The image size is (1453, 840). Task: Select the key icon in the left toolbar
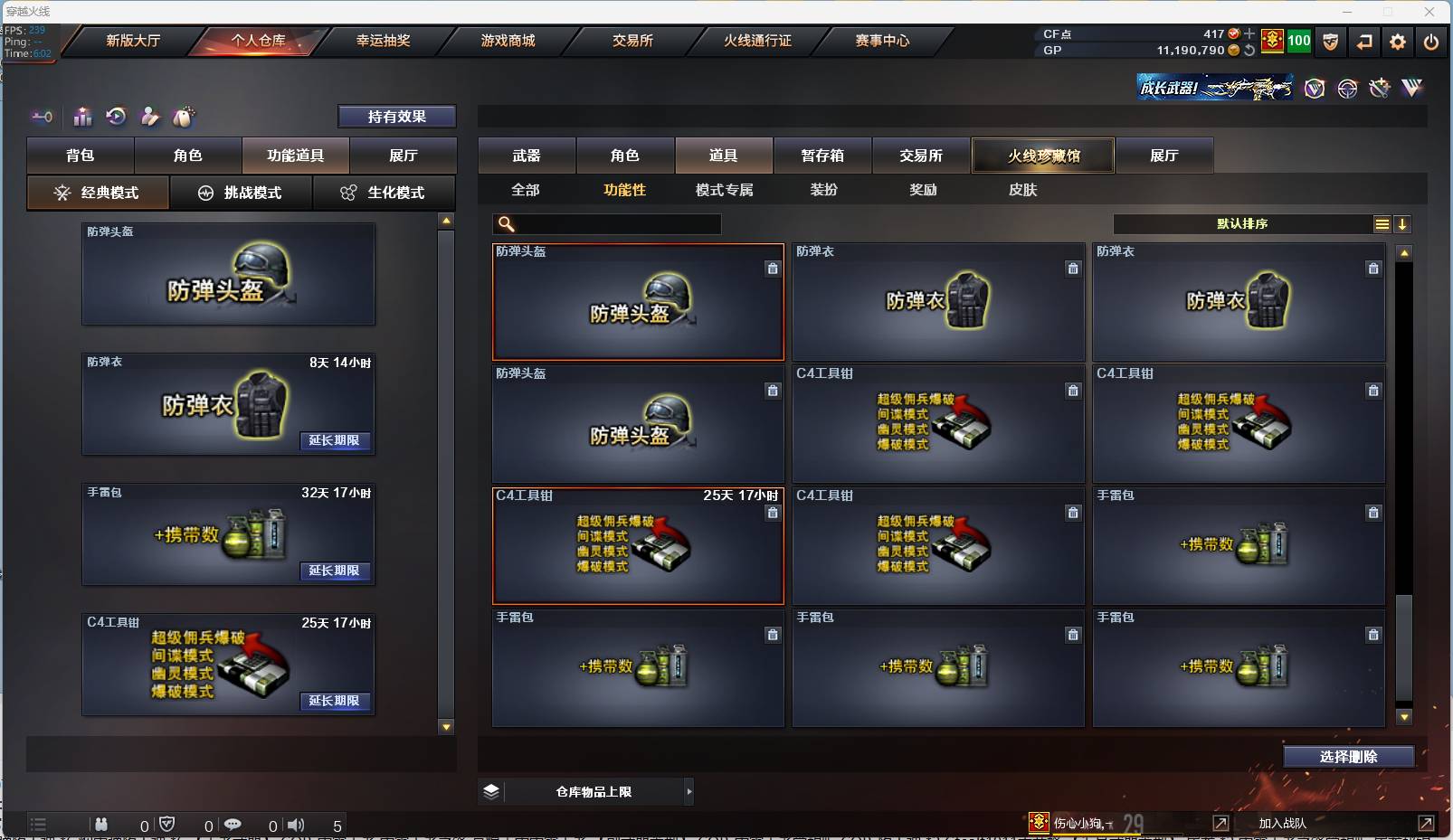pos(42,117)
